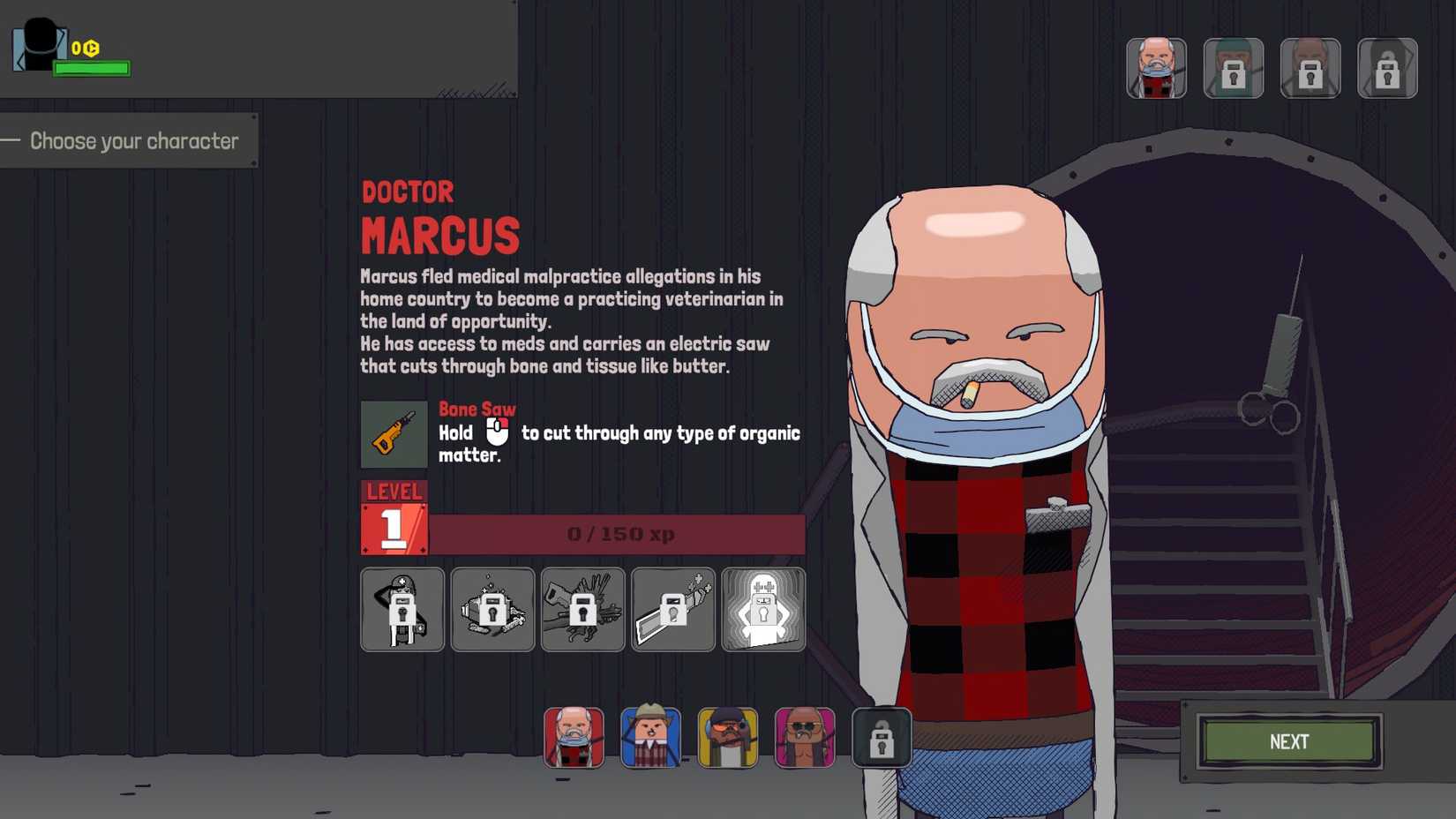Click the second locked squad slot top-right
Screen dimensions: 1456x819
(1234, 68)
